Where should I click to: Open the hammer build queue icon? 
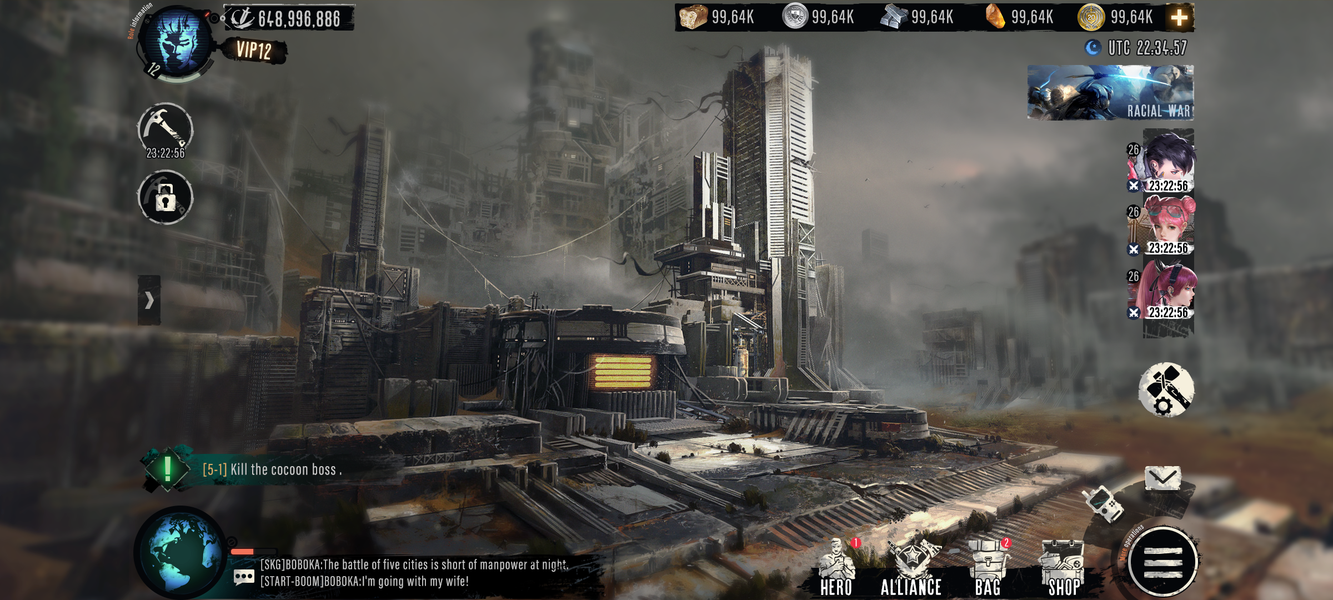[165, 128]
